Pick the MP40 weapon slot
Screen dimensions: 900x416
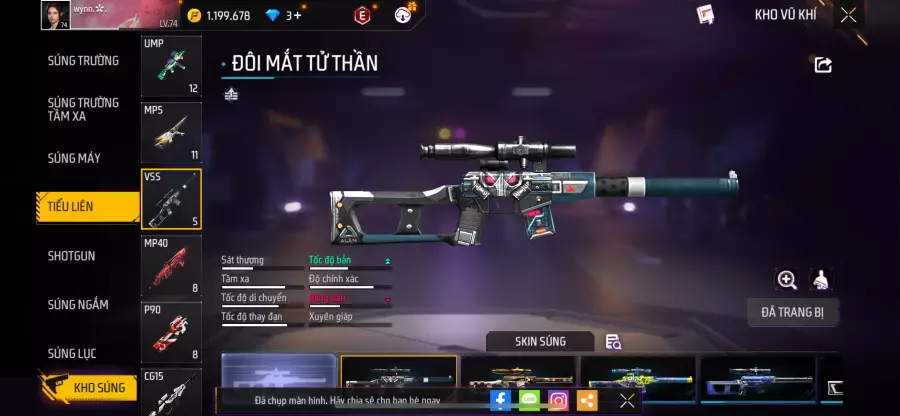point(171,265)
